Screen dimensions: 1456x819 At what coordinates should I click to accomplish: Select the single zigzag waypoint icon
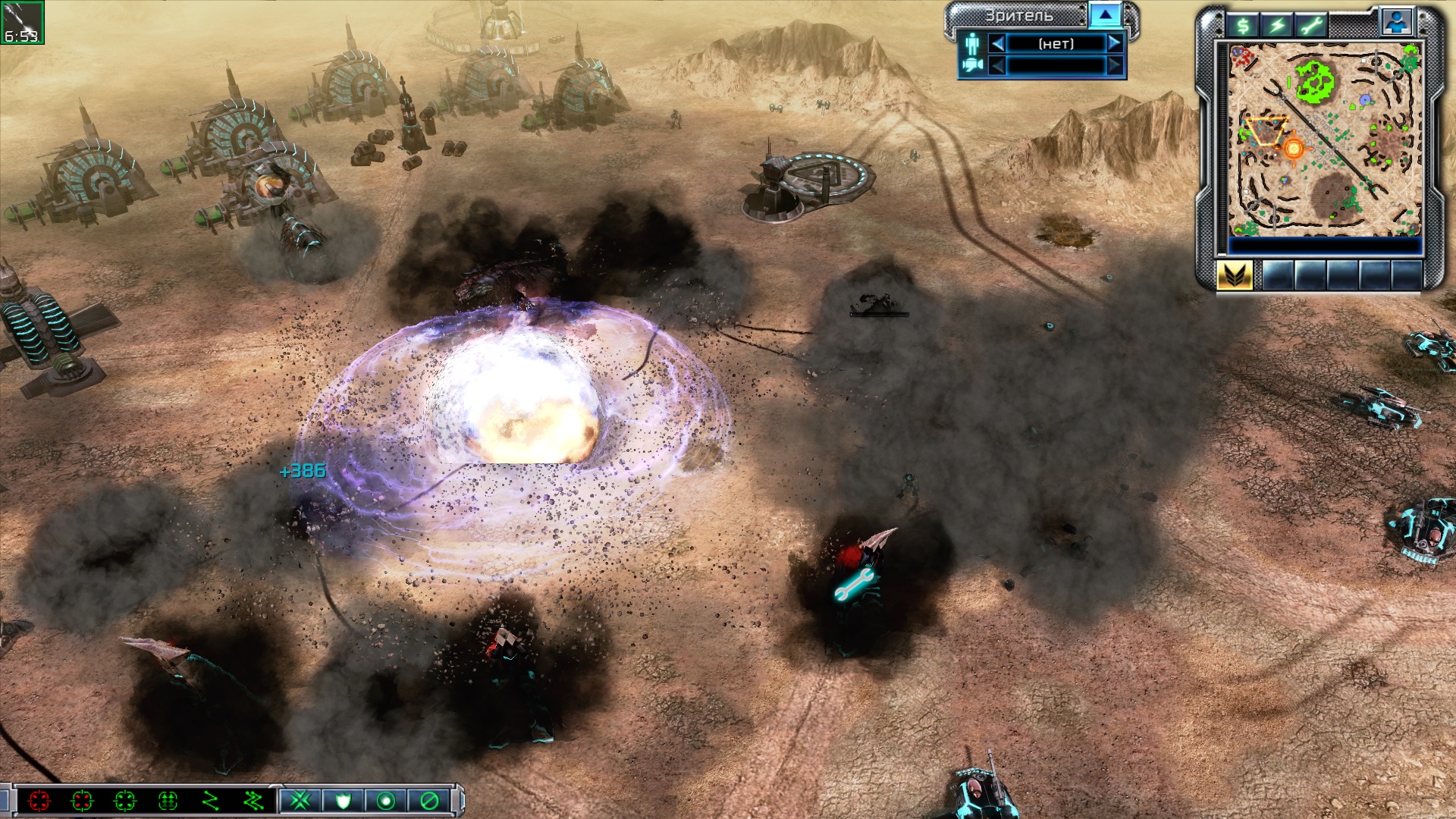pyautogui.click(x=210, y=801)
